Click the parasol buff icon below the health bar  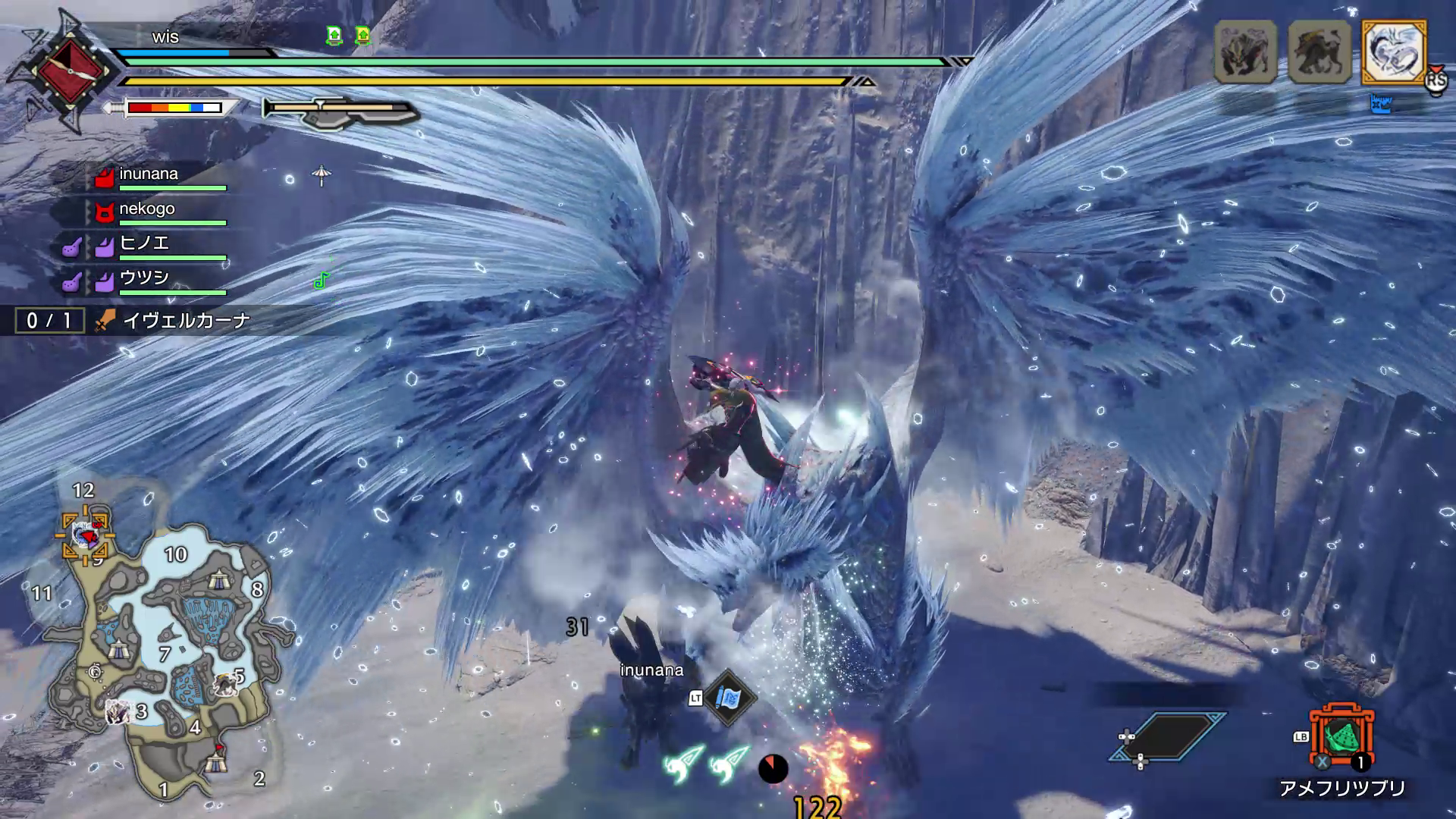tap(322, 173)
